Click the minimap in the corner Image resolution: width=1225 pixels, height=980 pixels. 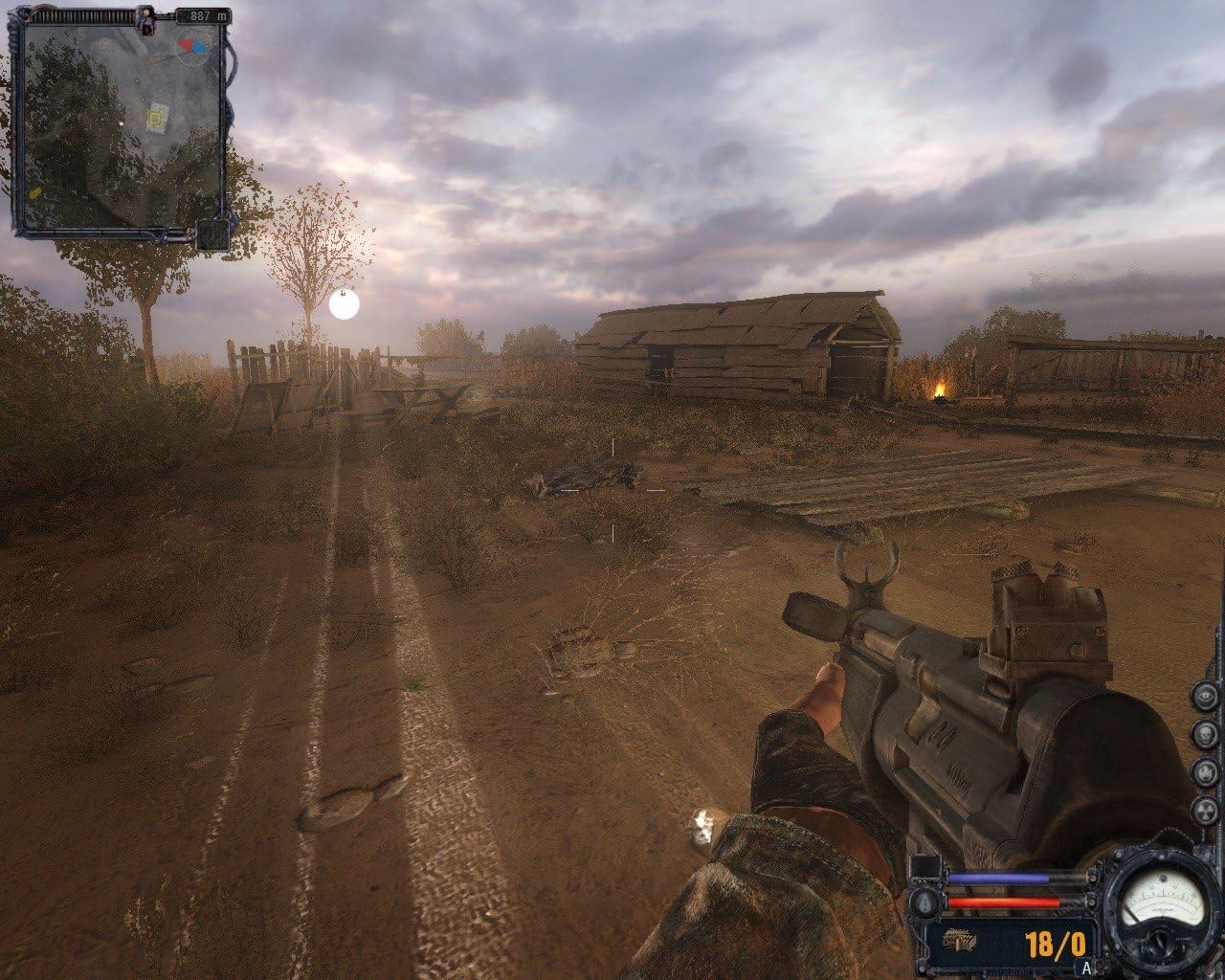coord(122,125)
